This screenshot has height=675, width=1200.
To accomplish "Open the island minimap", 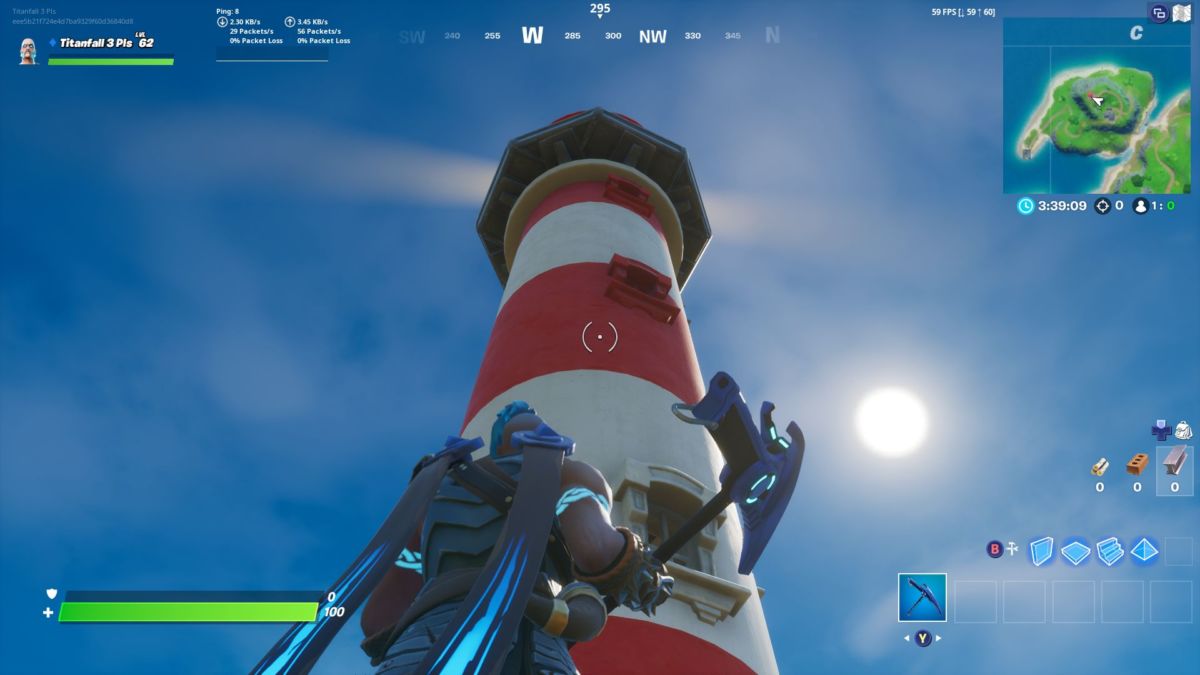I will coord(1096,105).
